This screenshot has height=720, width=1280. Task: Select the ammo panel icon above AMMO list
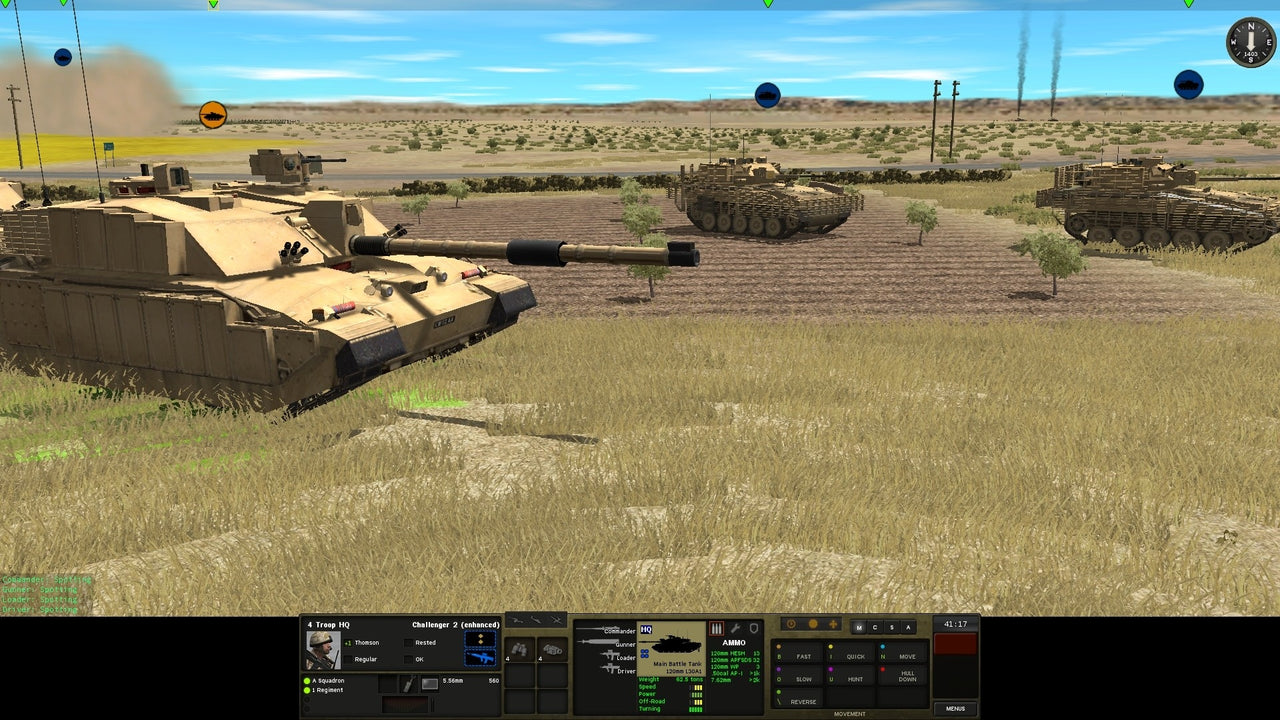click(715, 628)
